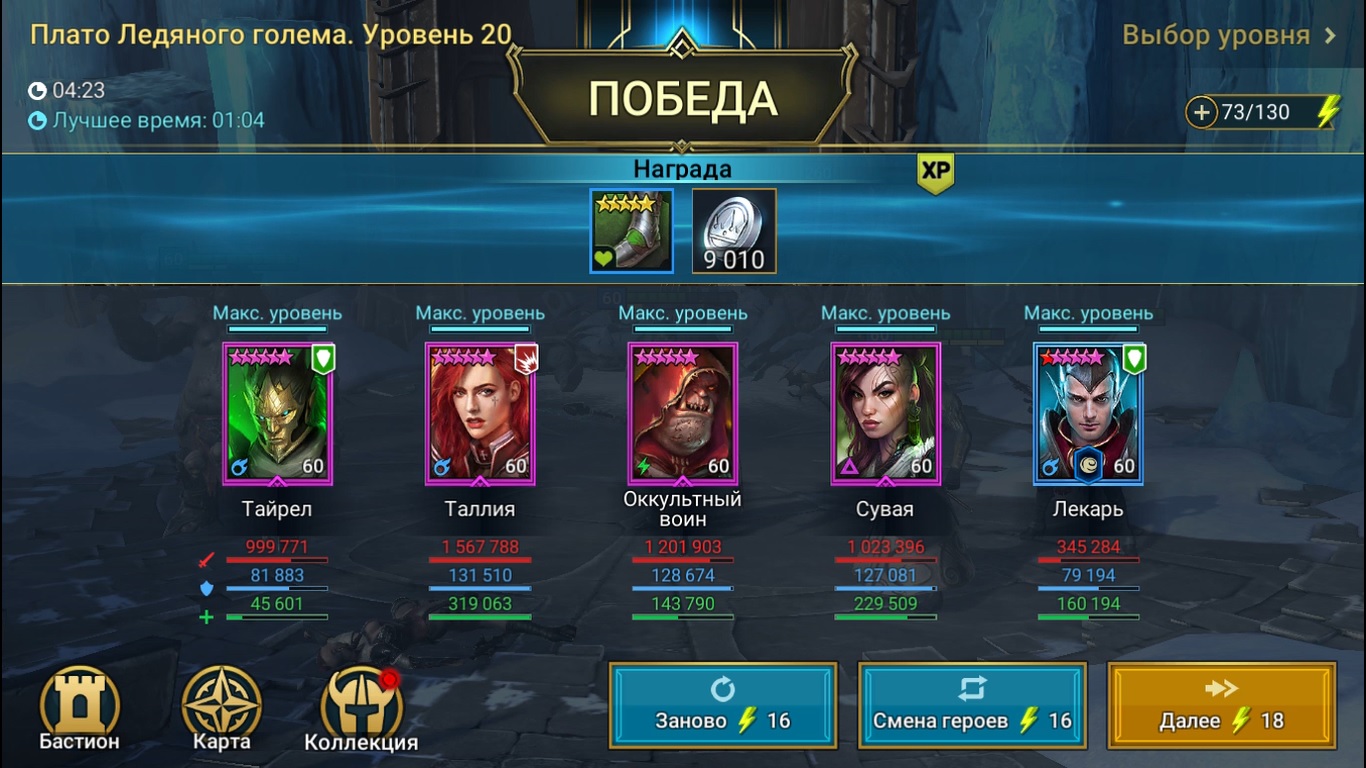The width and height of the screenshot is (1366, 768).
Task: Click the Лекарь champion portrait
Action: coord(1090,413)
